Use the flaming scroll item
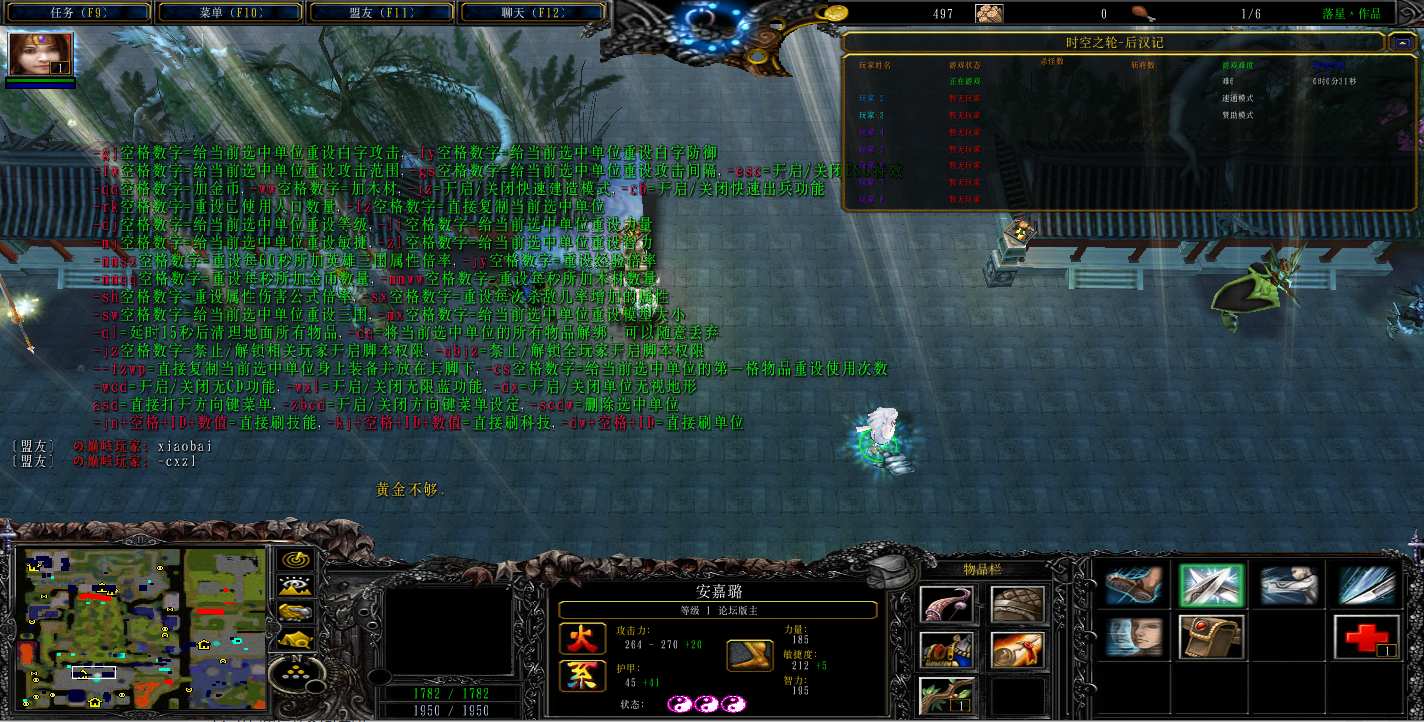The image size is (1424, 722). click(1017, 650)
